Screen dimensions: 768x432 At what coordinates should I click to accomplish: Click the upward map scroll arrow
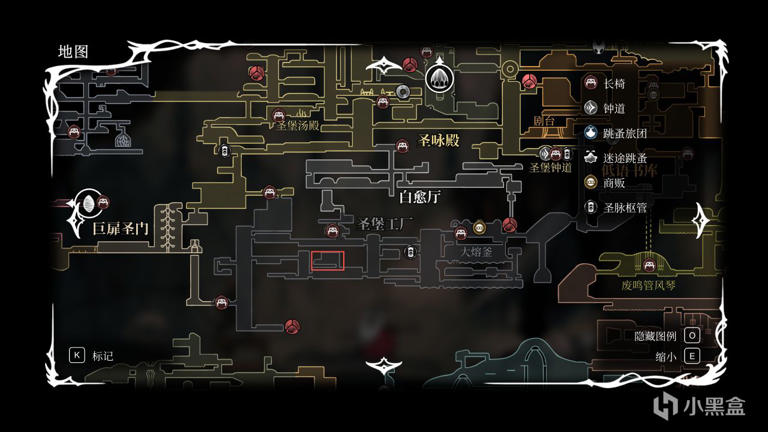pyautogui.click(x=384, y=66)
